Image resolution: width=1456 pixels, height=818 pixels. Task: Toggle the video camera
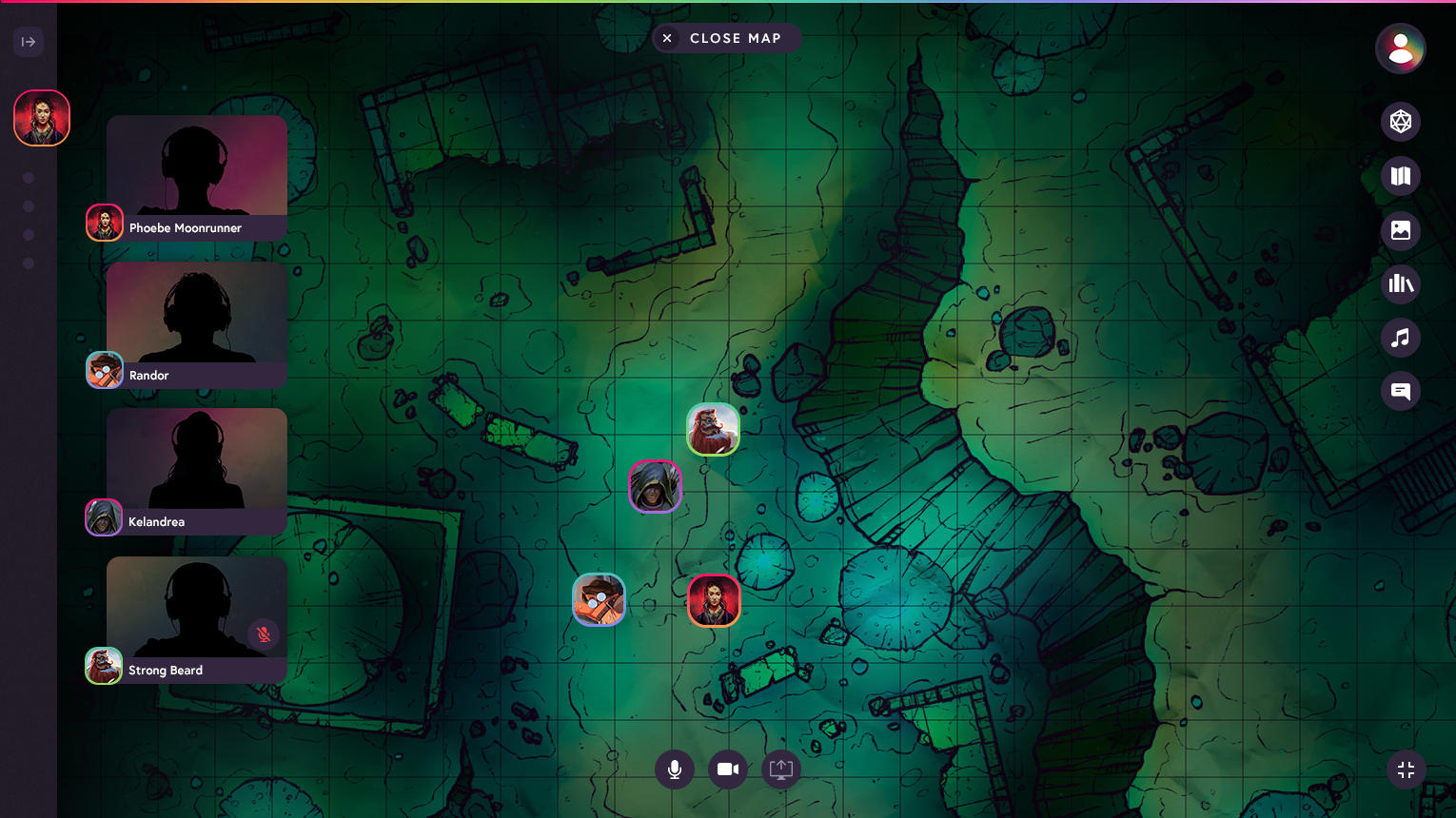(728, 769)
